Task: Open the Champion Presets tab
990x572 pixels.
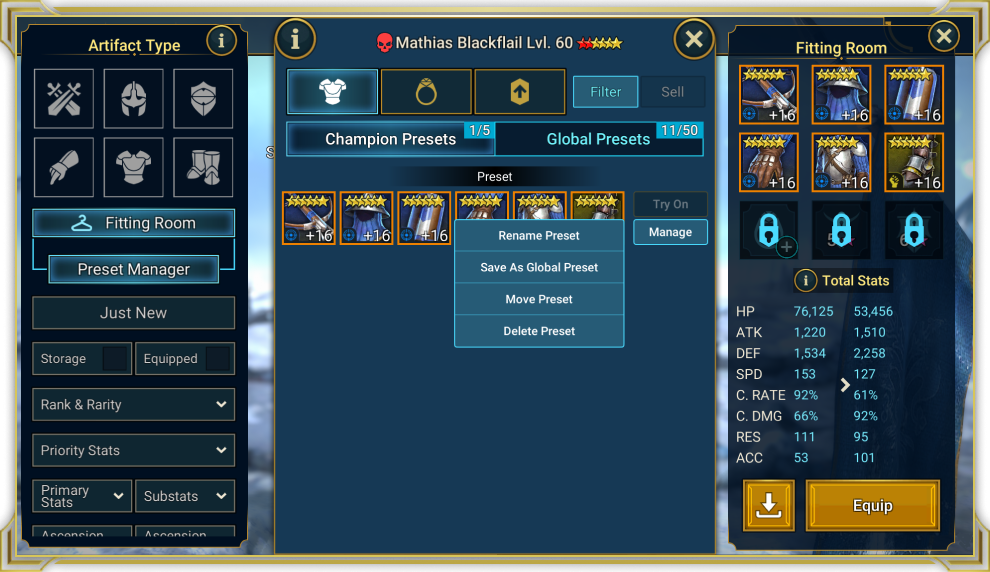Action: (x=390, y=139)
